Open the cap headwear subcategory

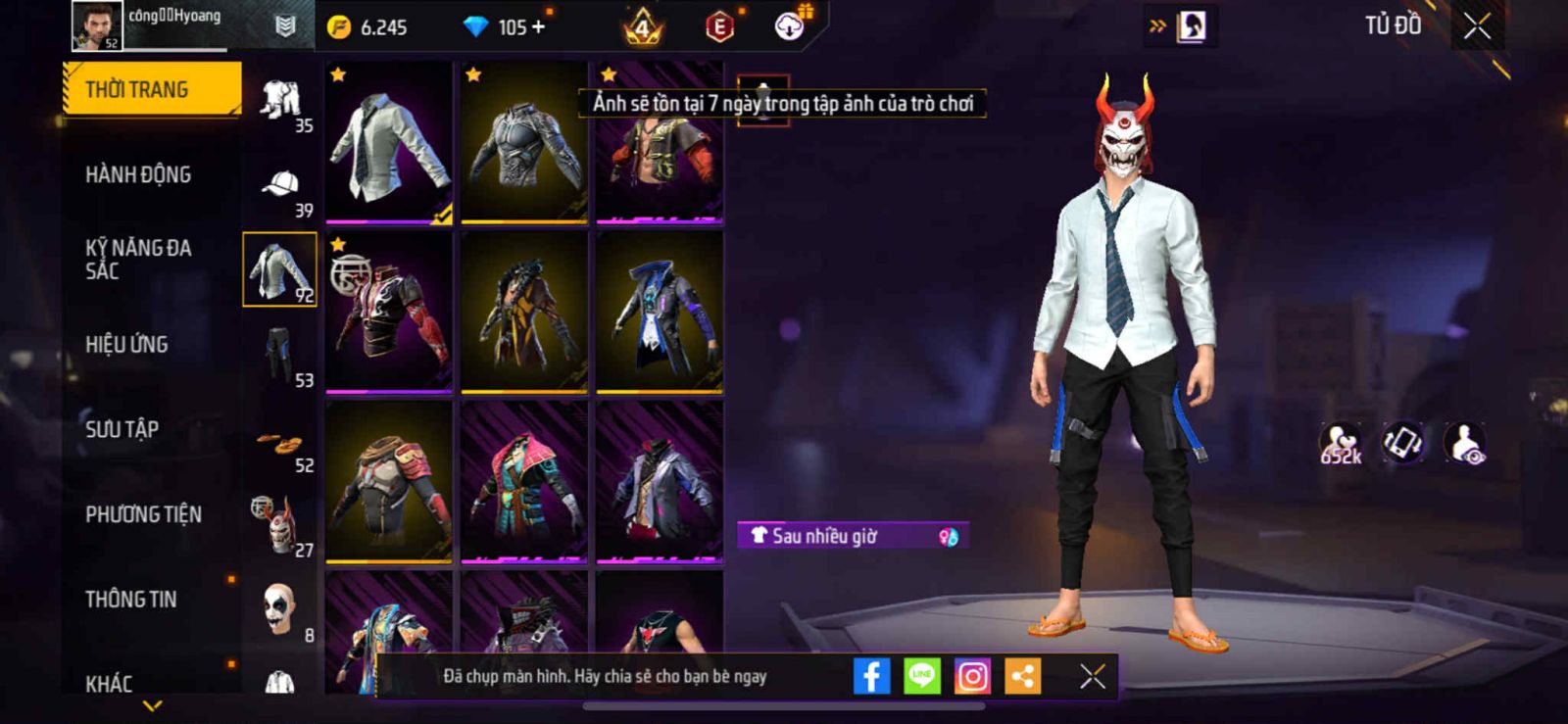tap(281, 185)
